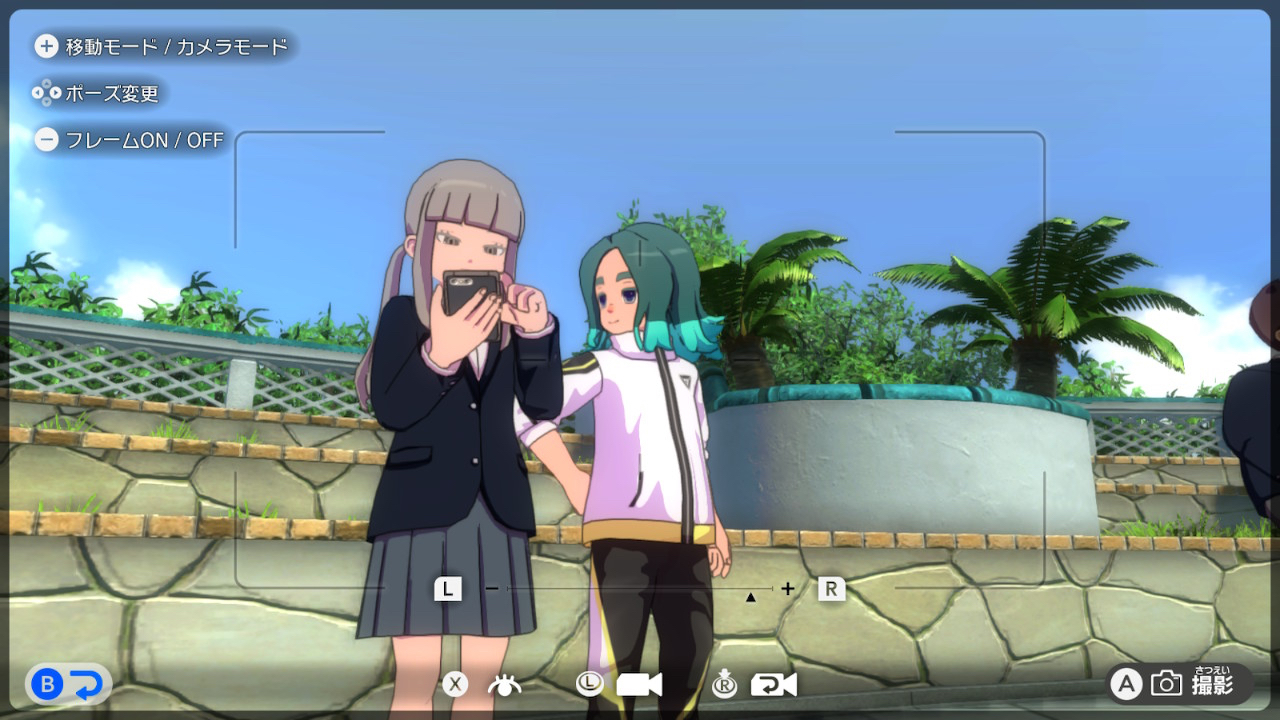
Task: Toggle フレームON / OFF frame display
Action: tap(129, 140)
